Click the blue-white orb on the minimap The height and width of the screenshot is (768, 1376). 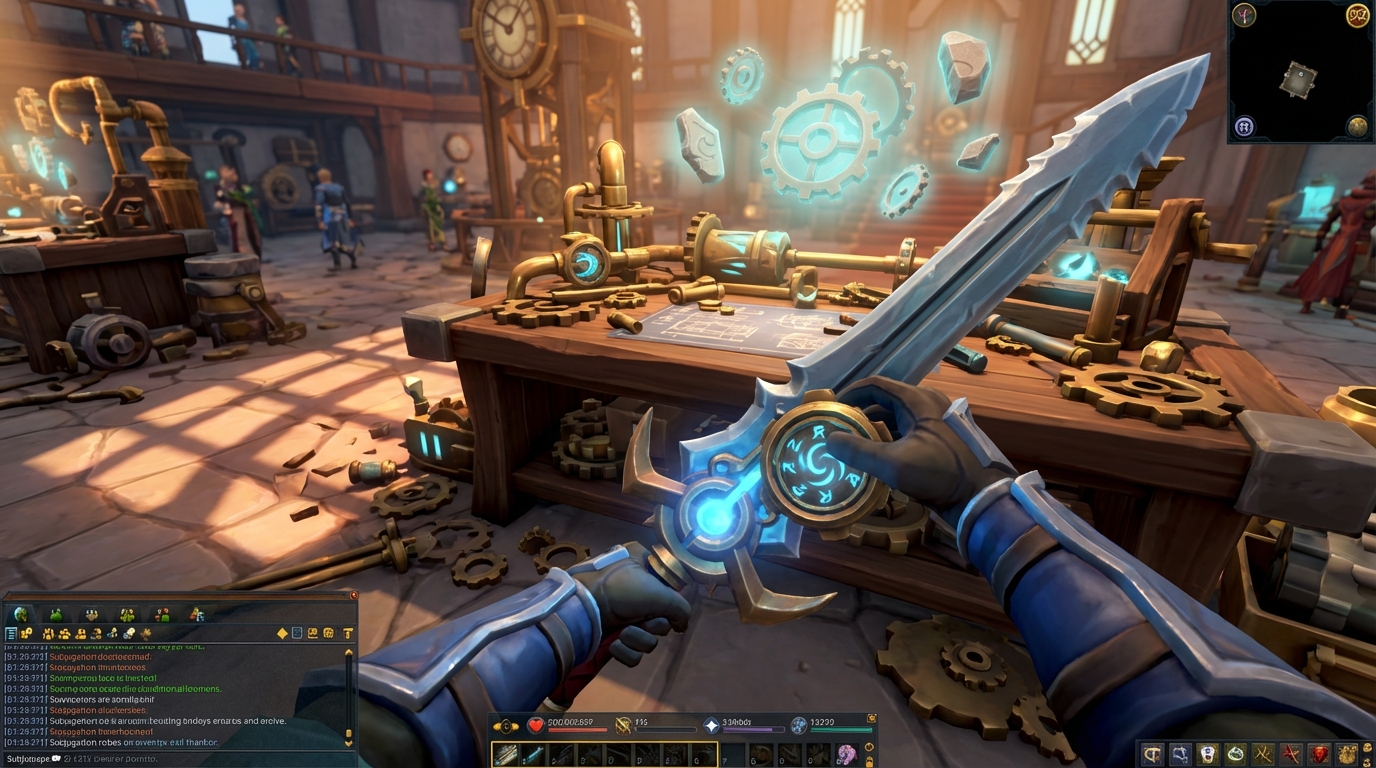(1244, 126)
